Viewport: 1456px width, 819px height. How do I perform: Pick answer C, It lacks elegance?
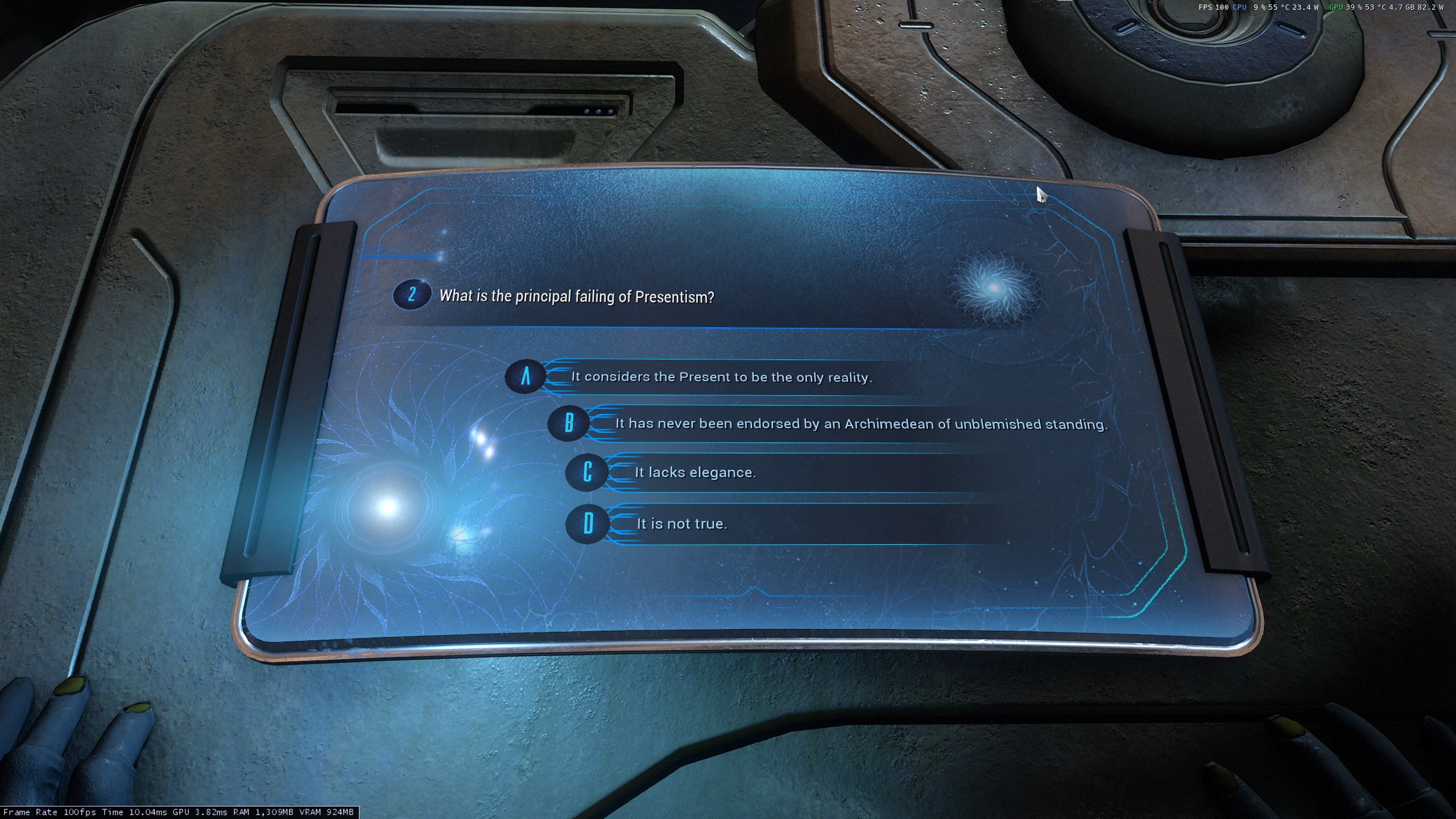coord(695,473)
